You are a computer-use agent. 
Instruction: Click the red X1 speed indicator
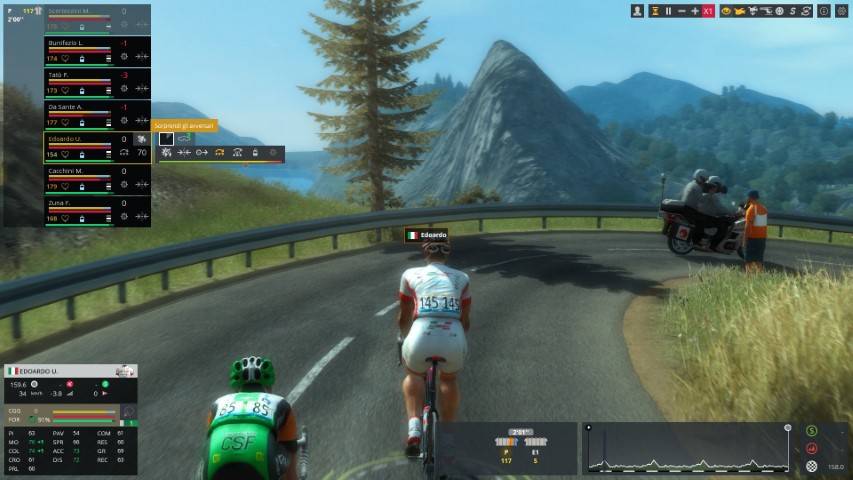coord(708,11)
